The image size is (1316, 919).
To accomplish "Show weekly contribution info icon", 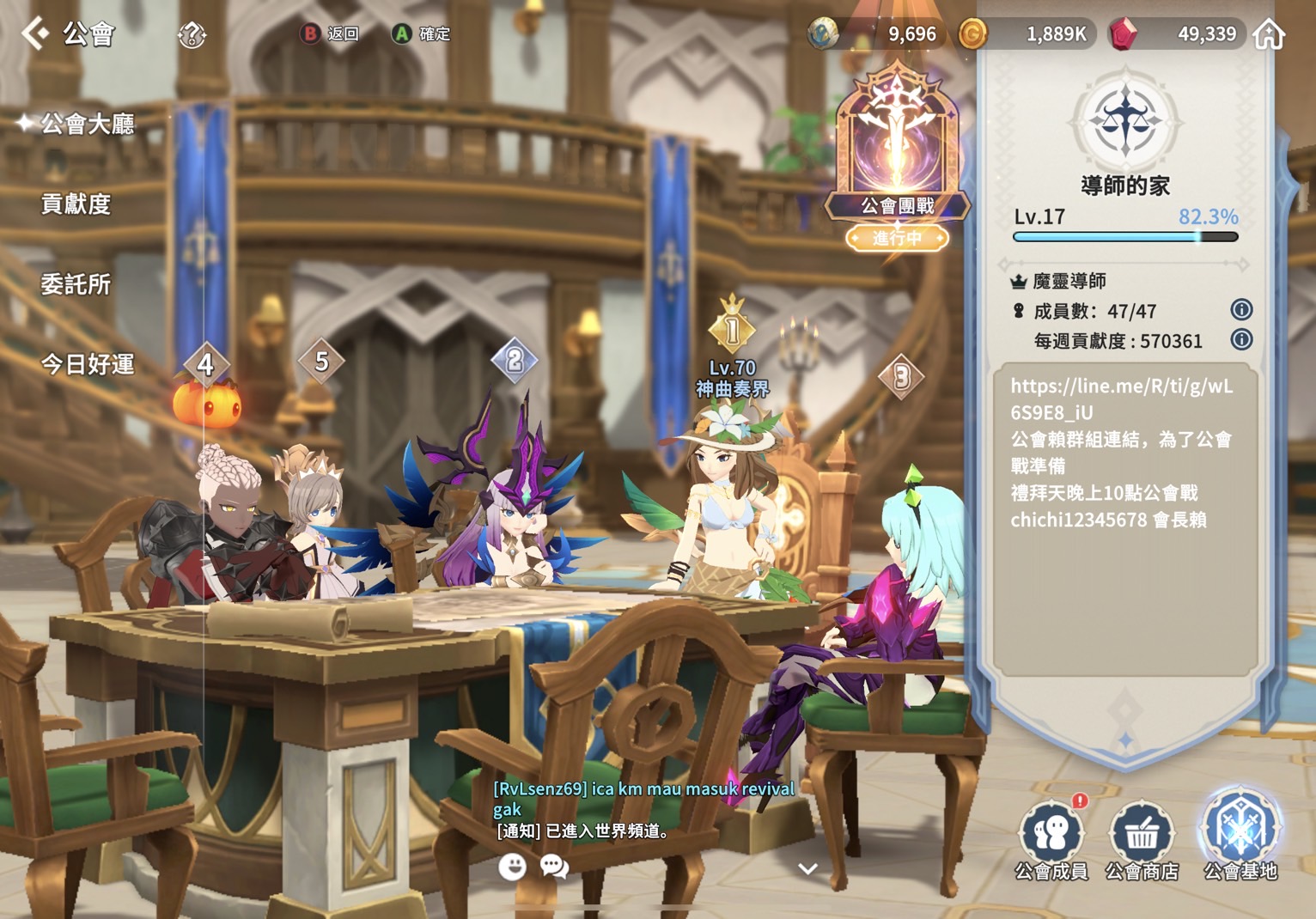I will 1241,340.
